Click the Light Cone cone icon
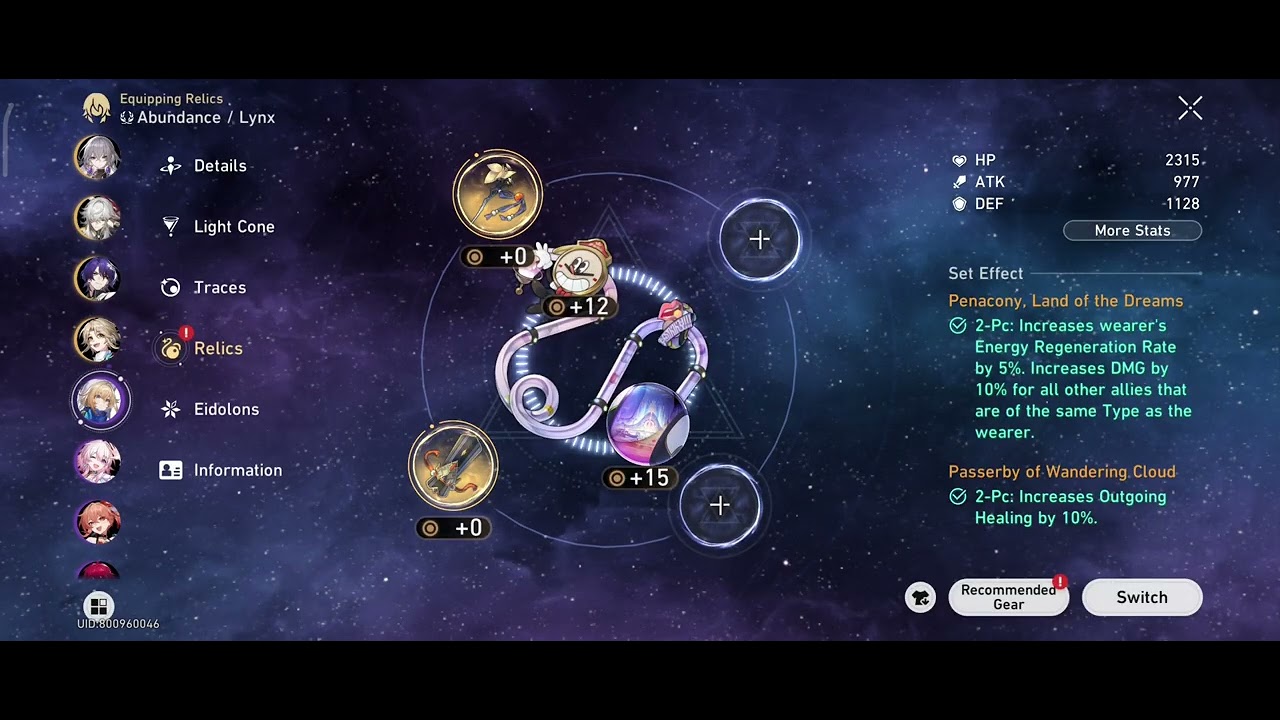Image resolution: width=1280 pixels, height=720 pixels. 170,226
